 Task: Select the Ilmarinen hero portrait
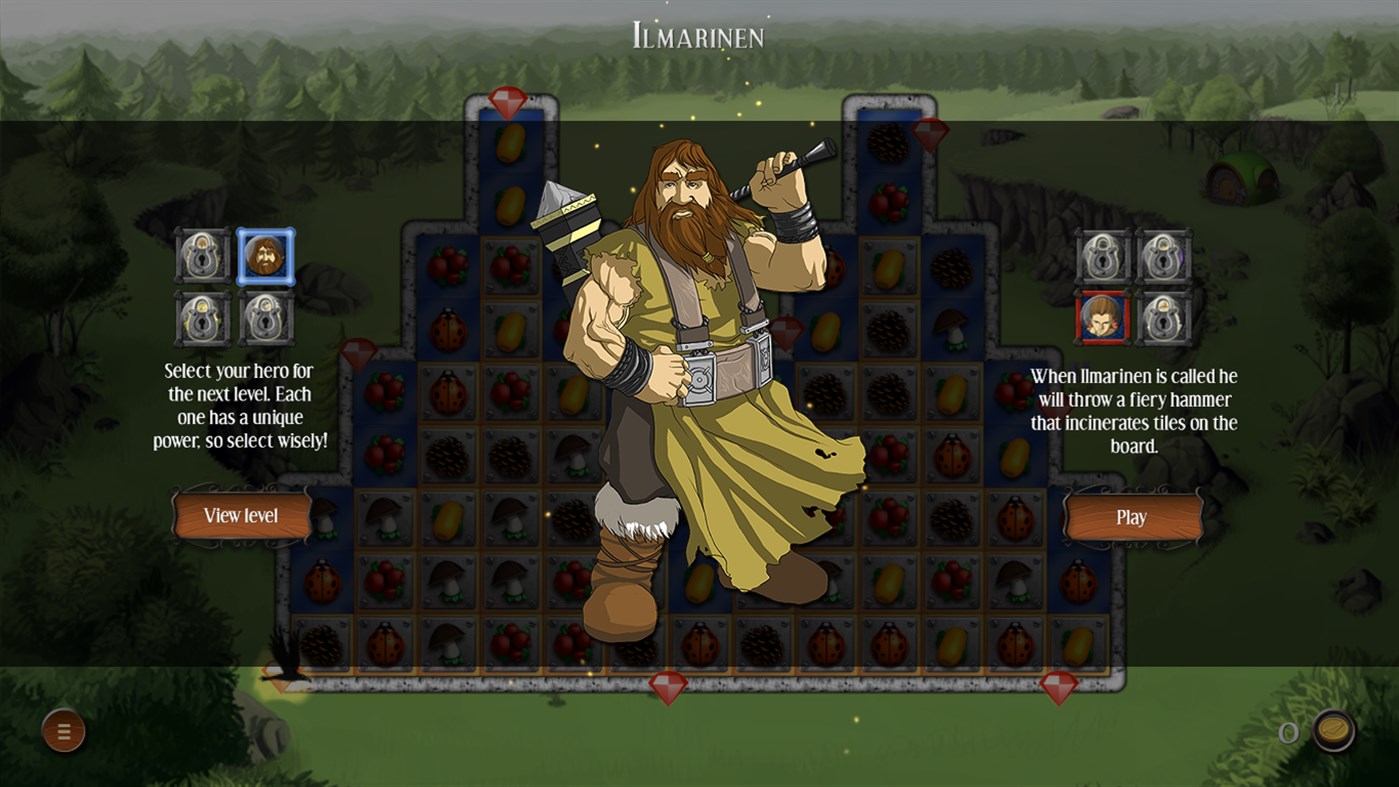[266, 257]
